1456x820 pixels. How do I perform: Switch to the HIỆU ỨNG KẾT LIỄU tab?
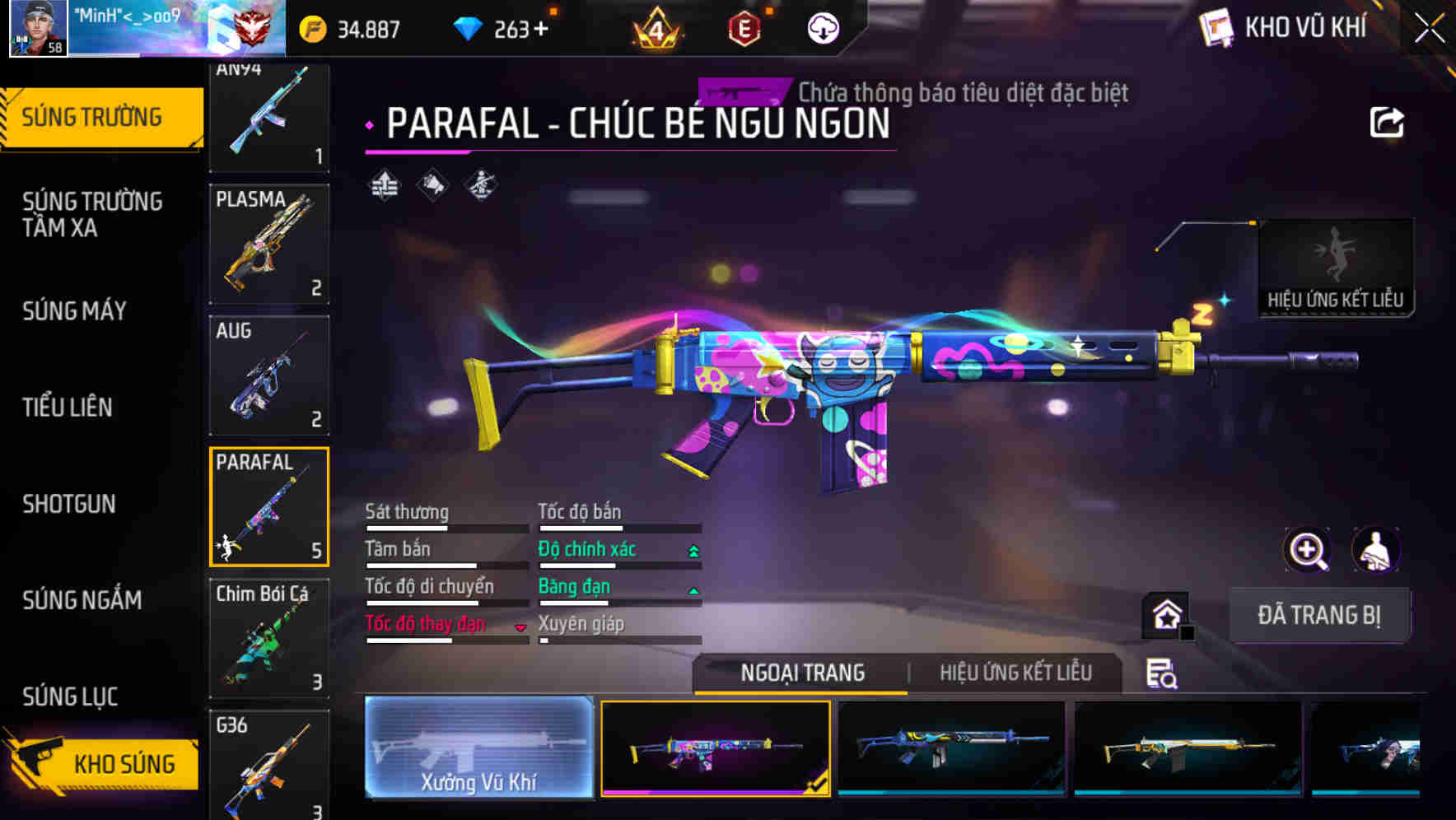tap(1015, 673)
